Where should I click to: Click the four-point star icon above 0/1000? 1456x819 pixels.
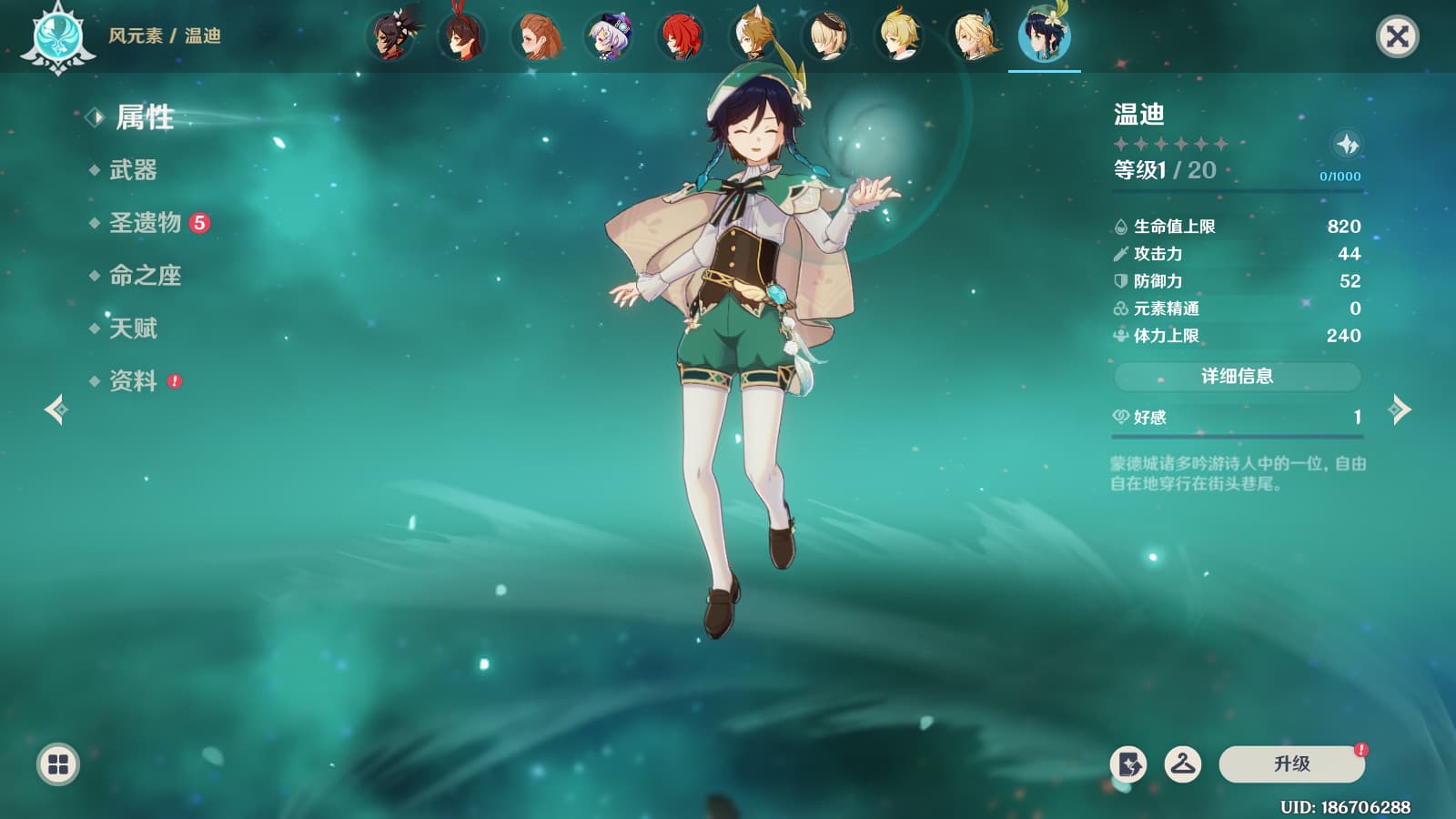pos(1347,144)
